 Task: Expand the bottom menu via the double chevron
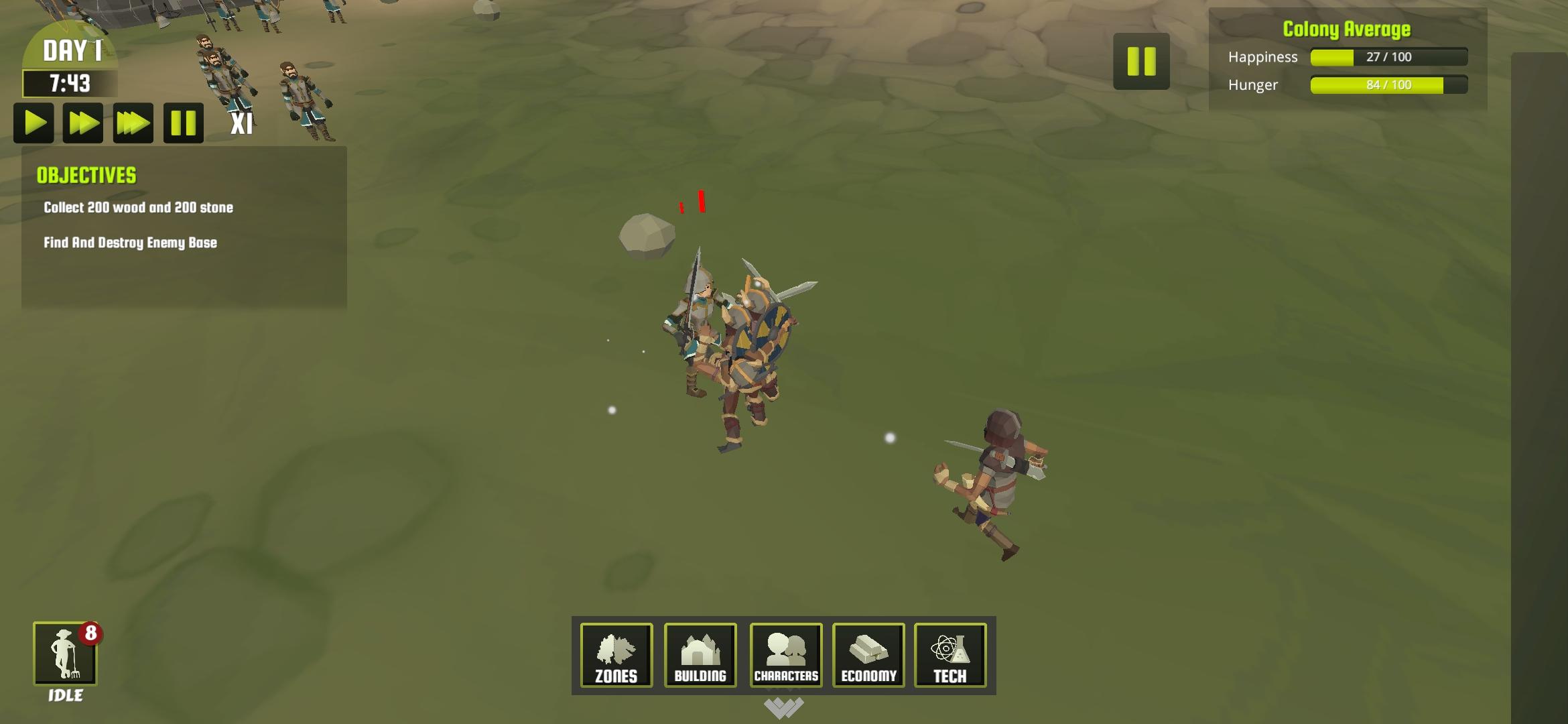[784, 707]
